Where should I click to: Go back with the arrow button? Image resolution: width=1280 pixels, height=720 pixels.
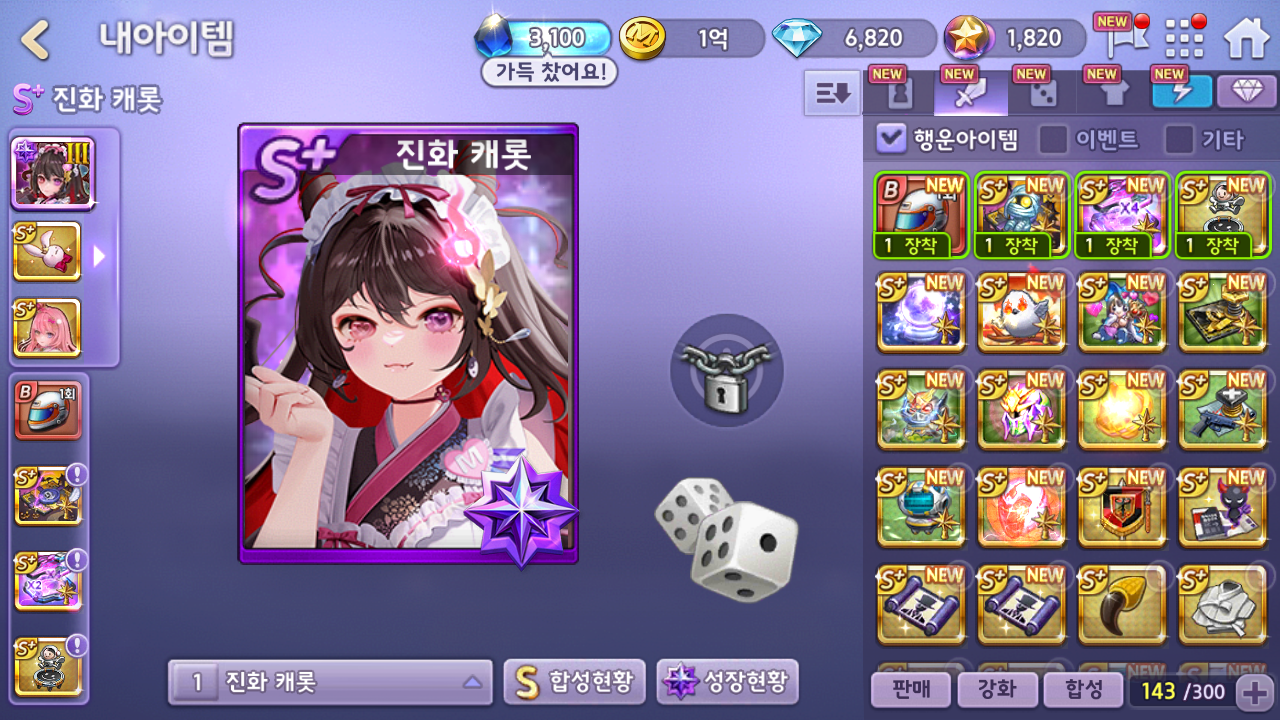(x=36, y=40)
